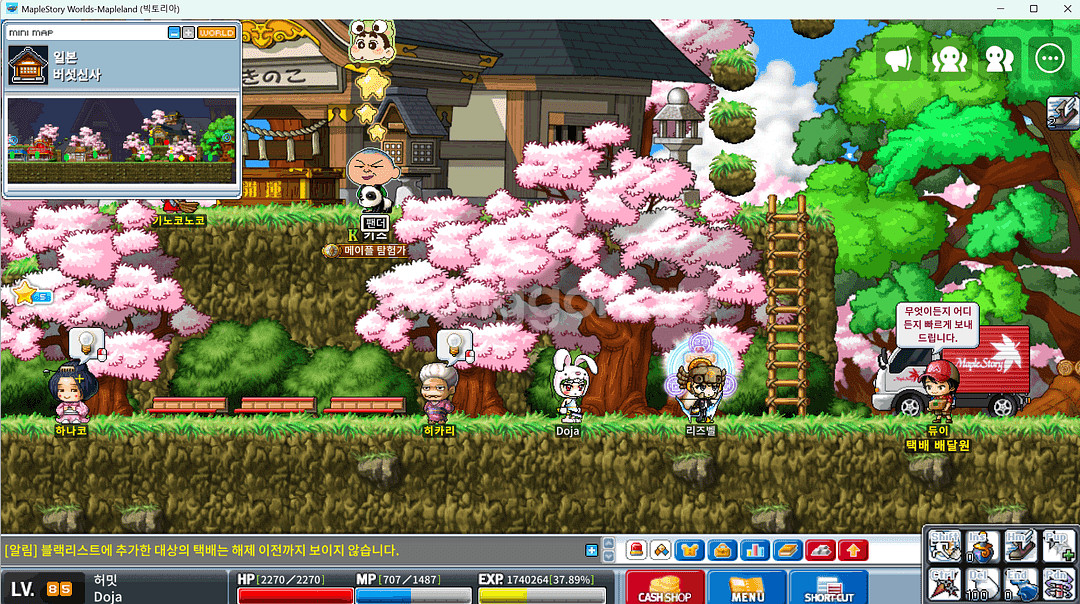Activate the Ctrl key throwing-star skill slot
The image size is (1080, 604).
(943, 583)
